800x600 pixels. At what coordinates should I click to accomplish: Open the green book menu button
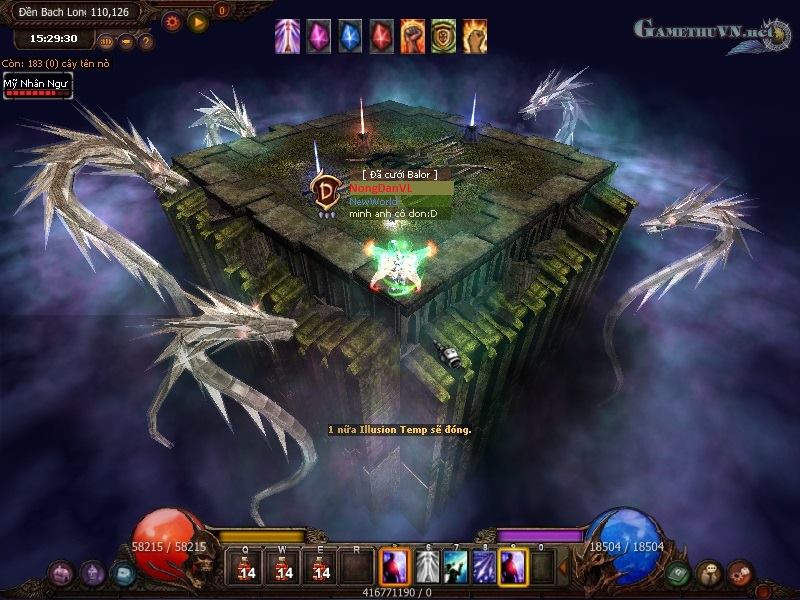coord(678,573)
